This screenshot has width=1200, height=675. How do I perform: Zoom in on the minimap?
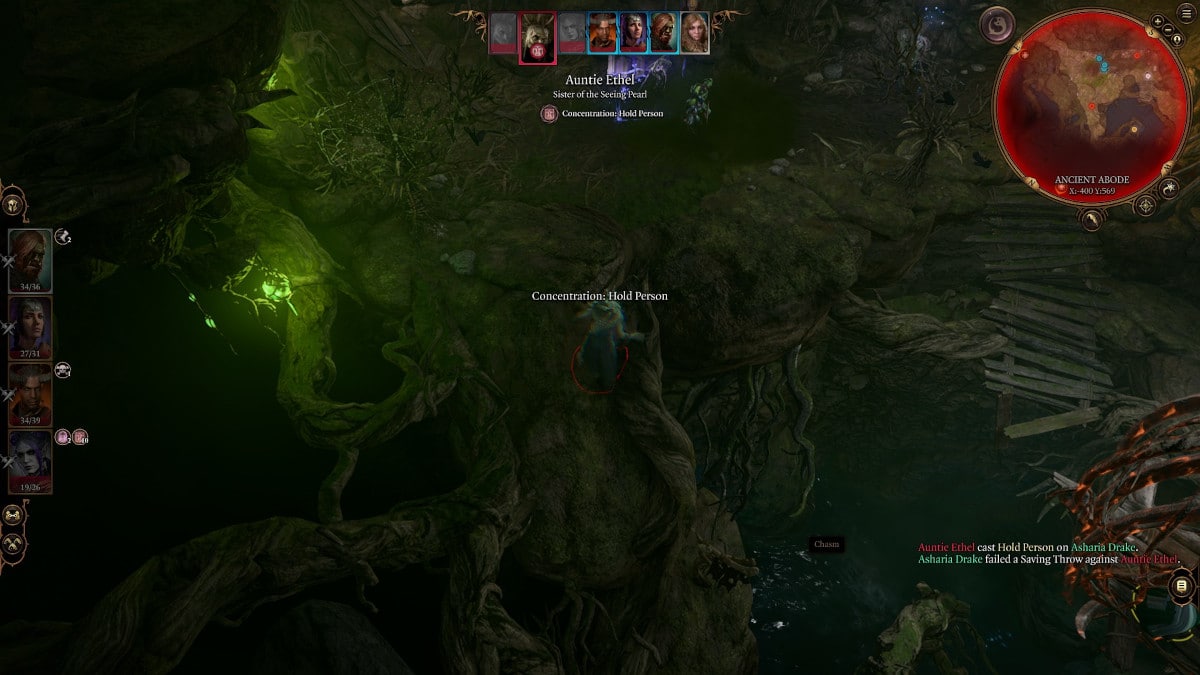coord(1157,21)
